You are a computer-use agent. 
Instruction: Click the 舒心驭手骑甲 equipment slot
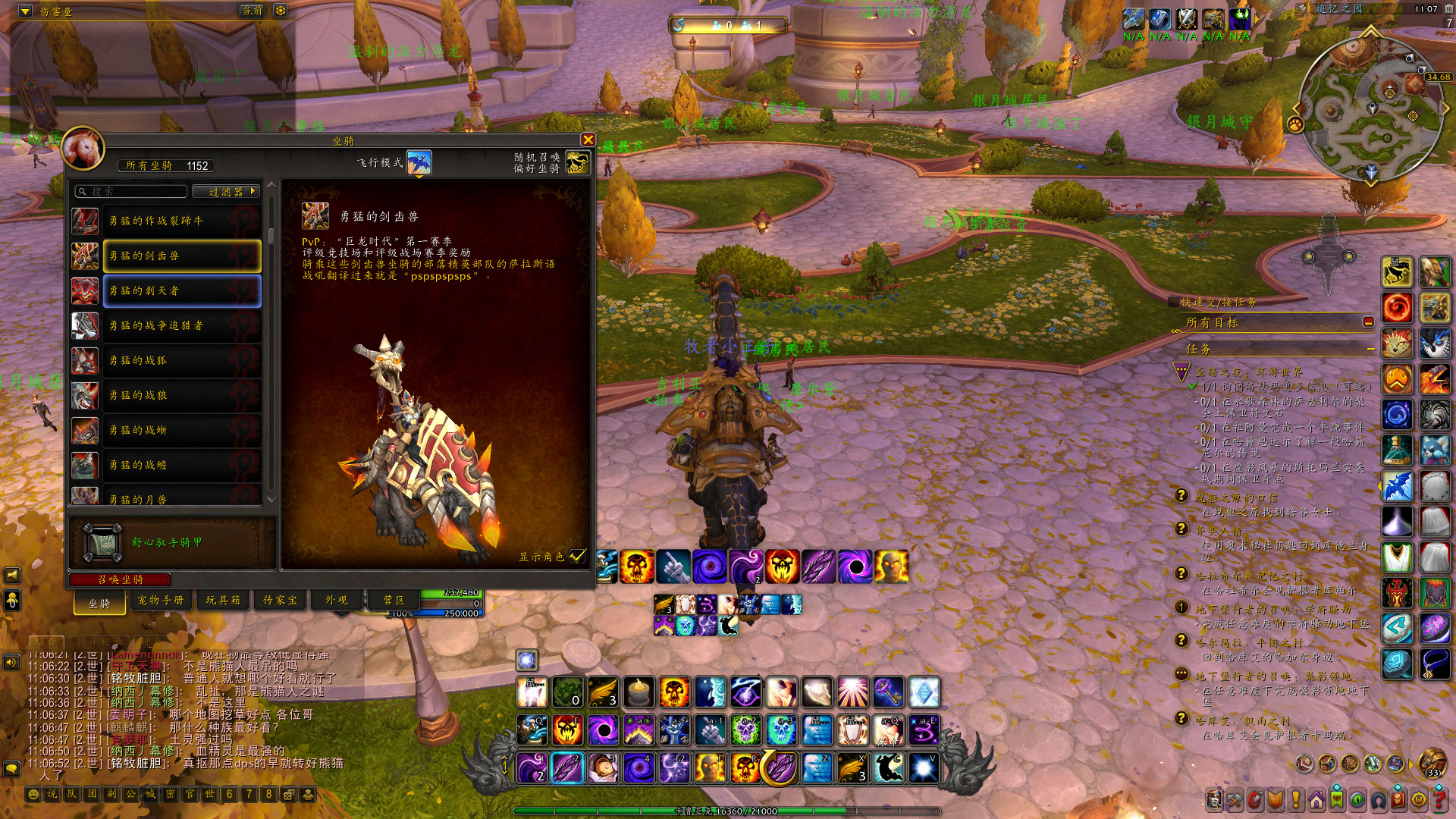[102, 542]
